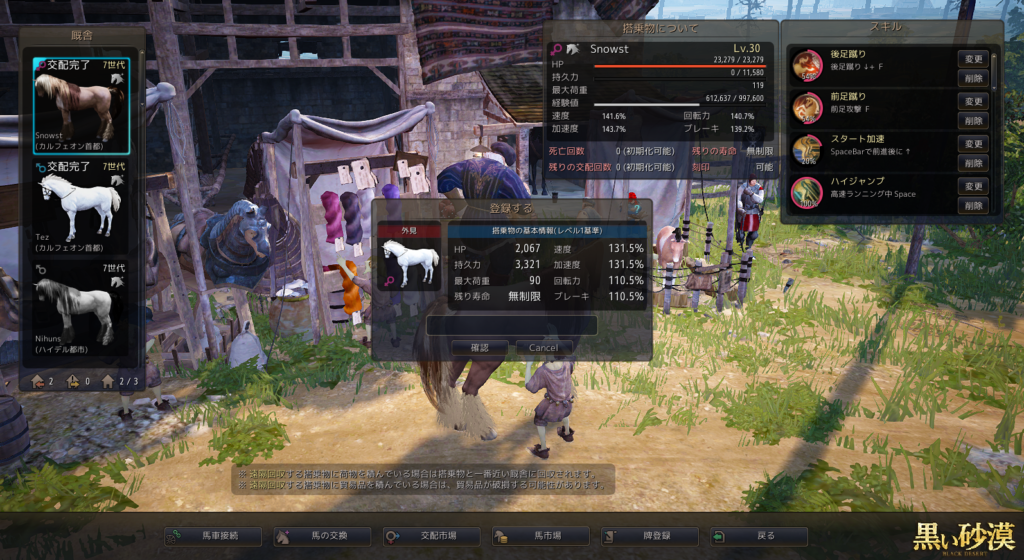1024x560 pixels.
Task: Open 馬の交換 horse exchange
Action: coord(322,536)
